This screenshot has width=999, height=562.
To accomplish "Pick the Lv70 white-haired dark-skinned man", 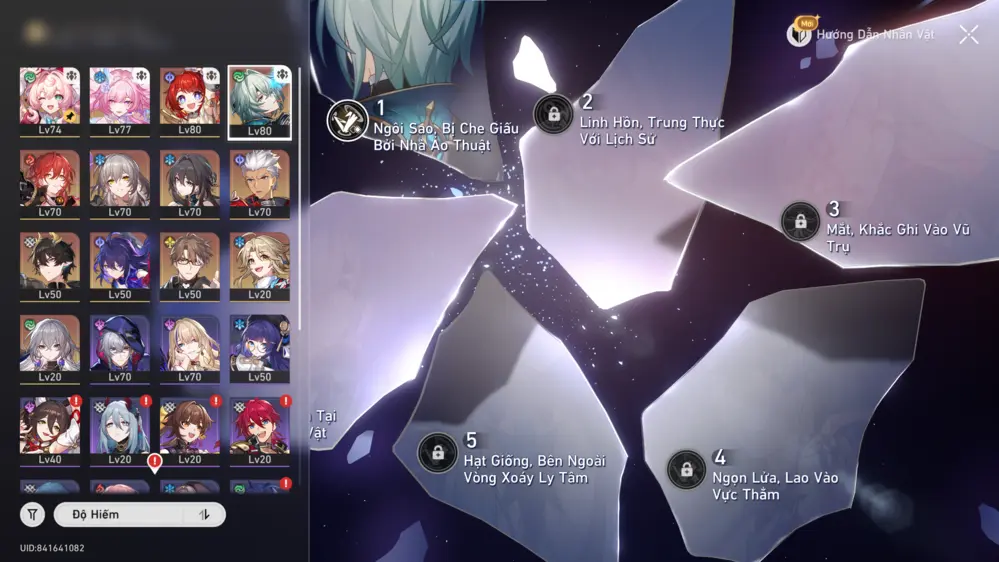I will click(x=260, y=183).
